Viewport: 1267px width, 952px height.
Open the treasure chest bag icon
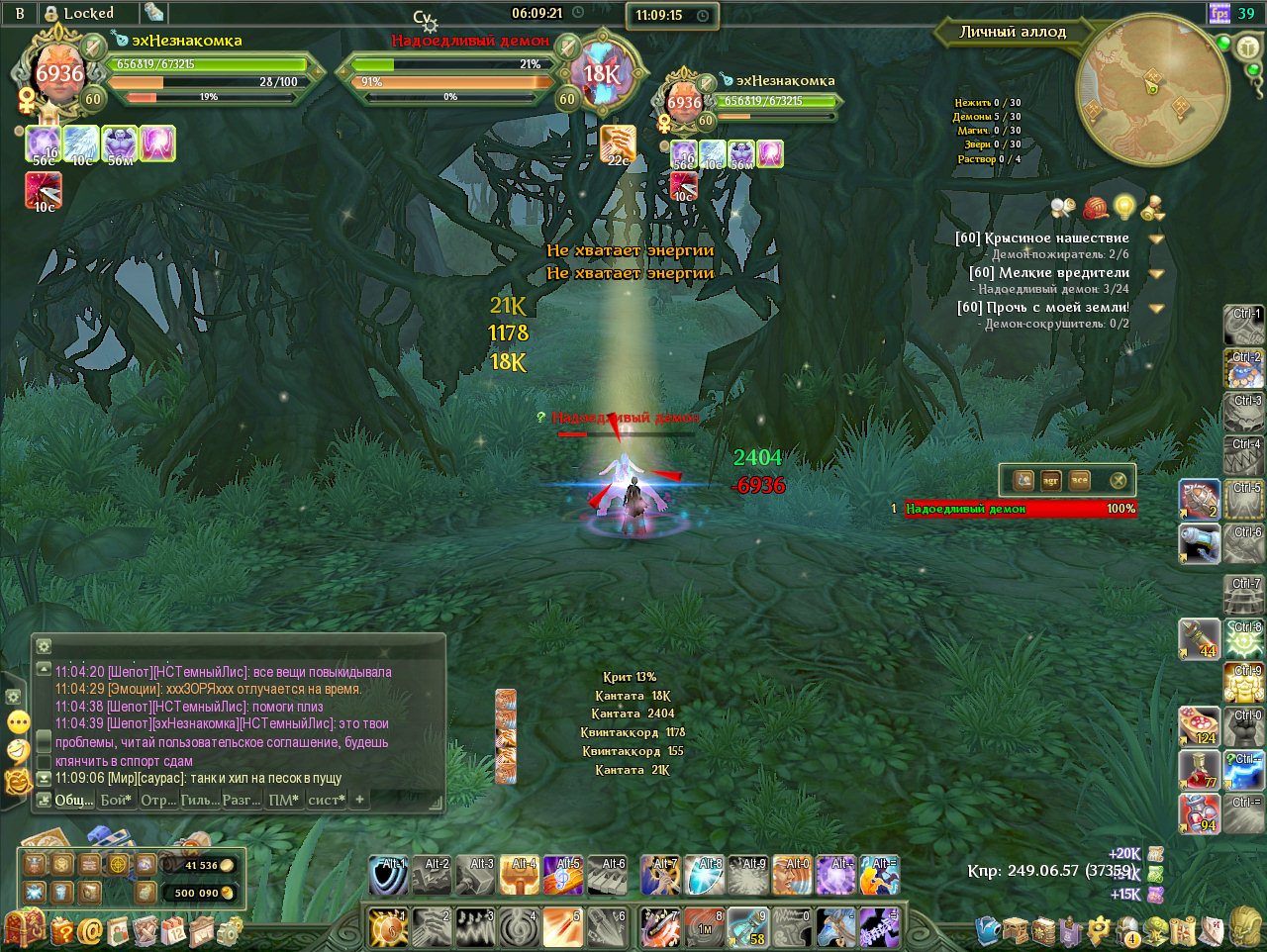24,929
